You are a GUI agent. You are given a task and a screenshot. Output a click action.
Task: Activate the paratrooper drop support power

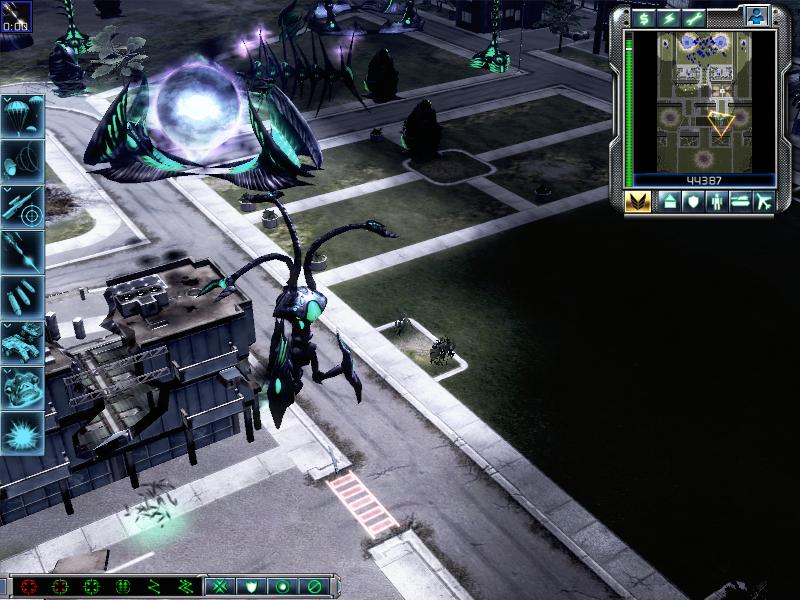point(22,114)
